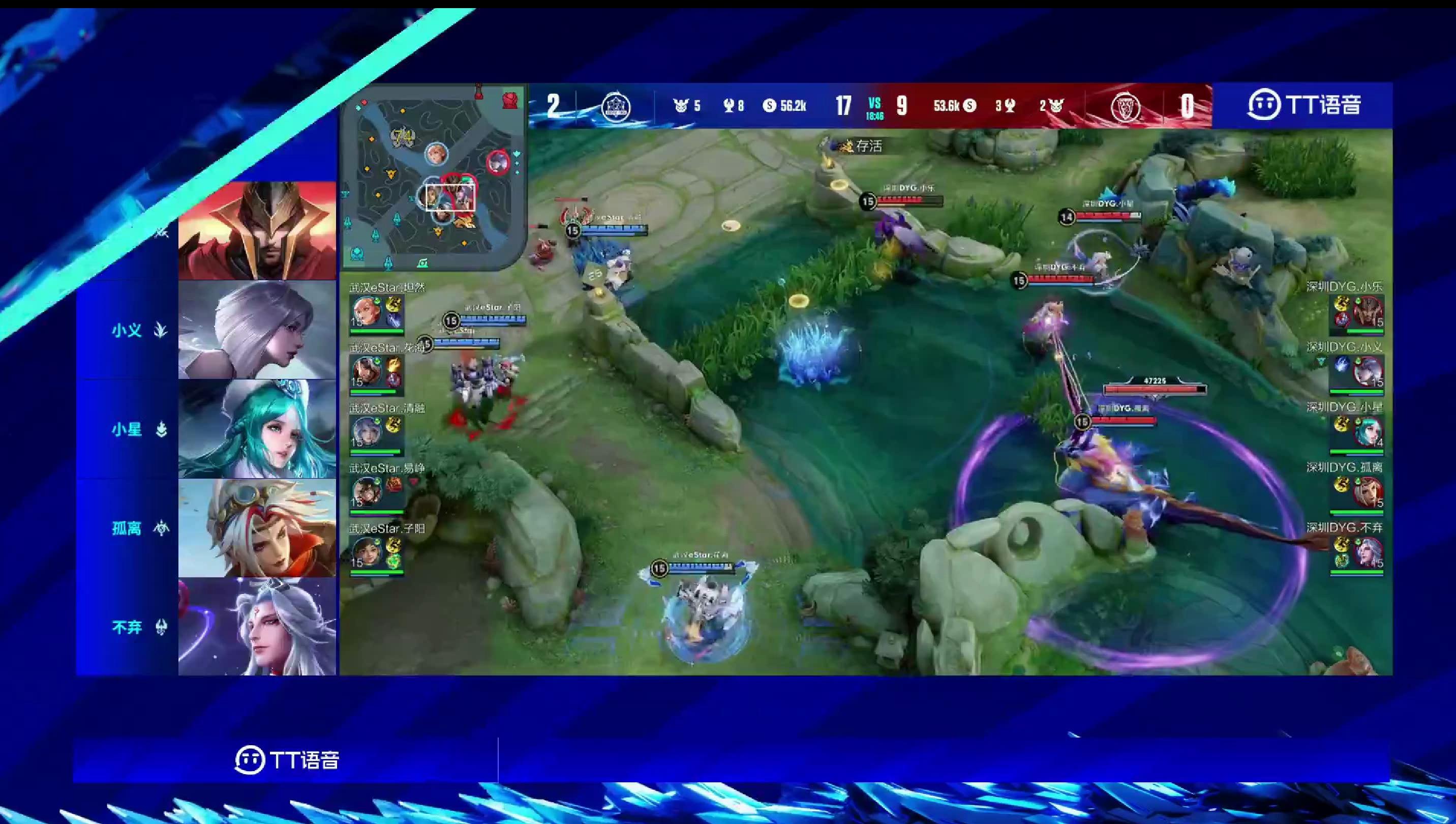Click the red team logo on the scoreboard
This screenshot has height=824, width=1456.
(1125, 106)
